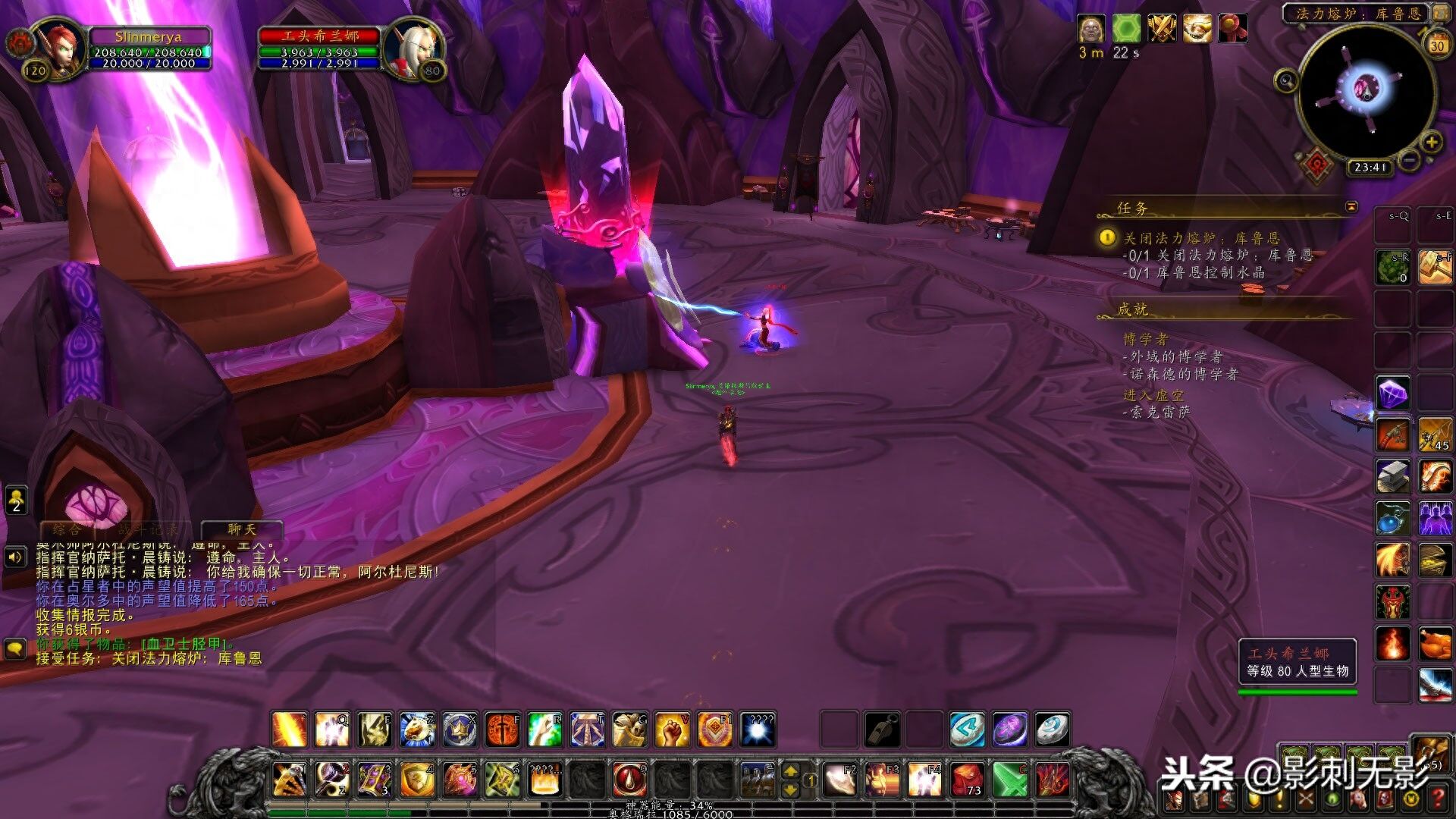Zoom out the minimap with minus button
This screenshot has width=1456, height=819.
coord(1409,161)
